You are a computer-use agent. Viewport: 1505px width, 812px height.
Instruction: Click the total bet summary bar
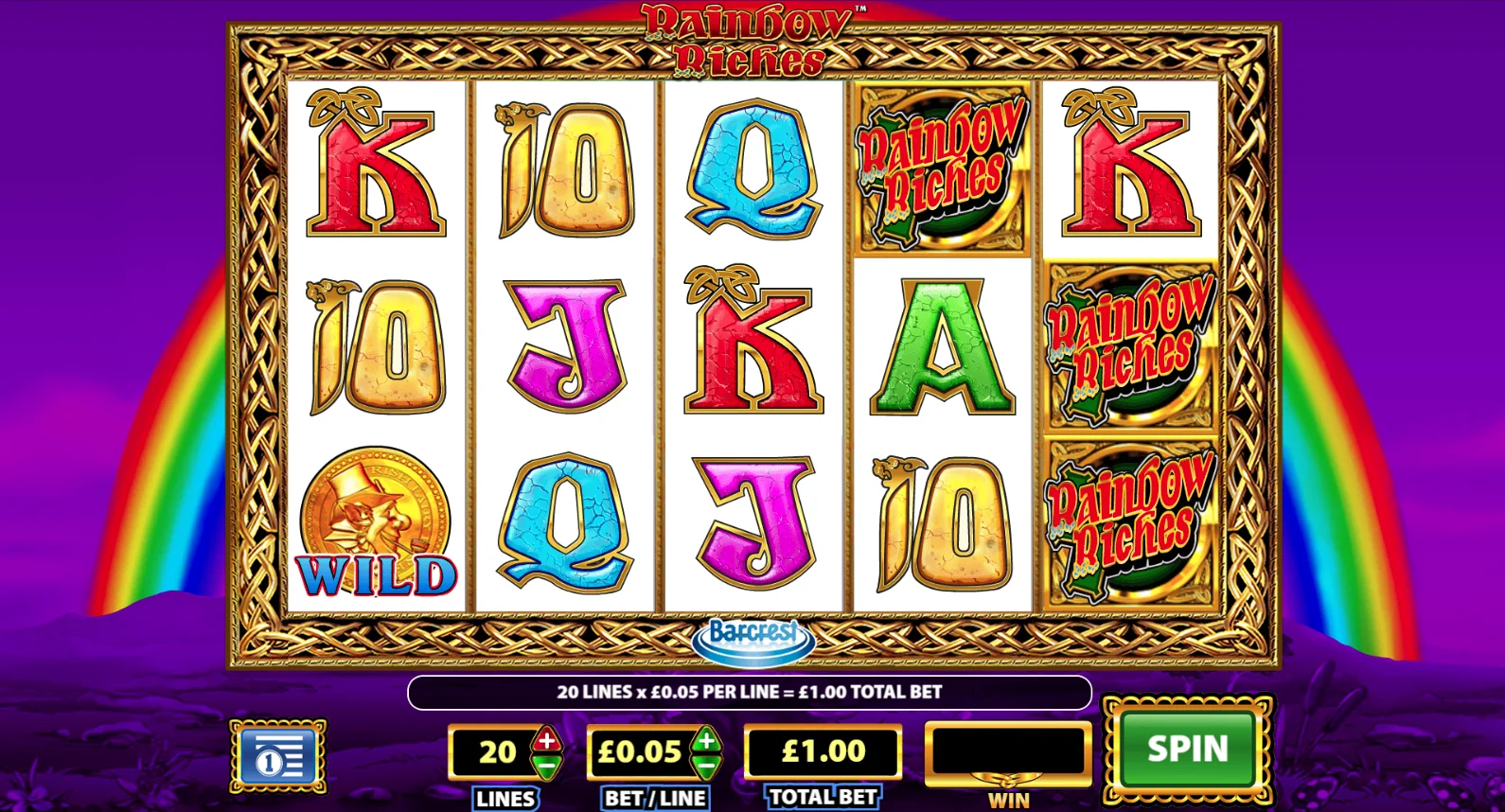click(751, 692)
